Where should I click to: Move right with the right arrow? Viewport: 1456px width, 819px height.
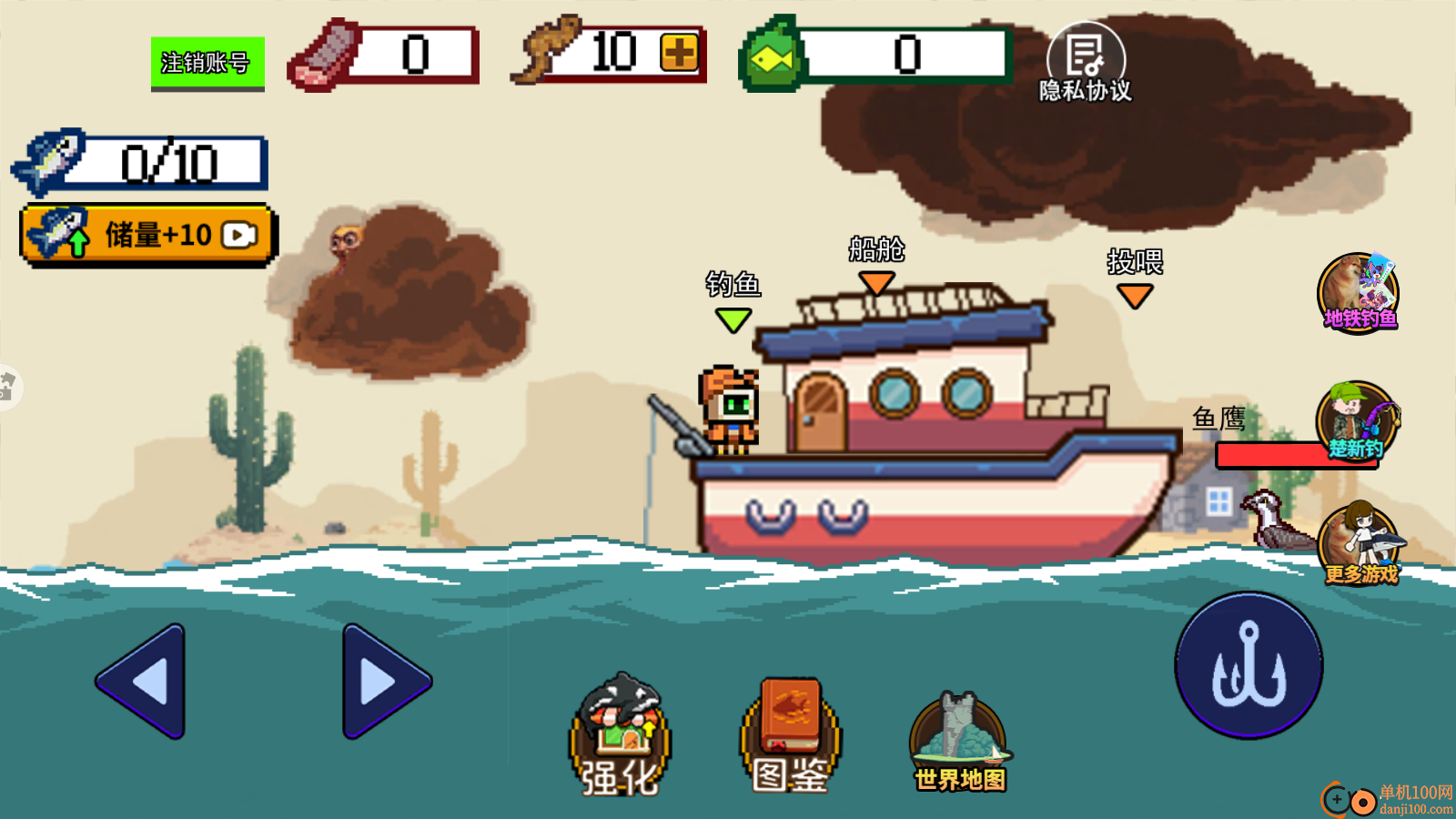[385, 681]
